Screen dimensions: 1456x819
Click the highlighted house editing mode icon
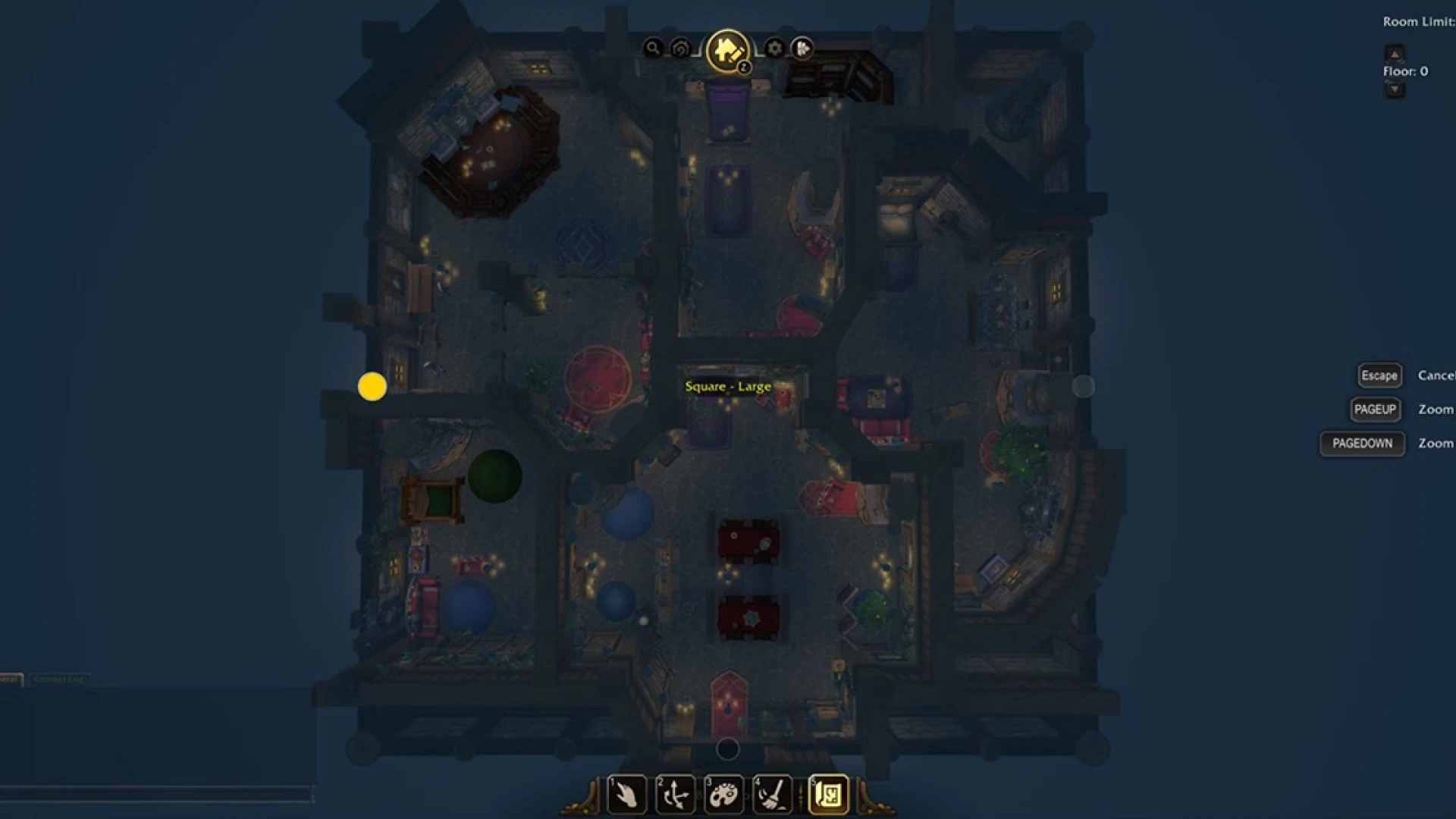coord(726,50)
